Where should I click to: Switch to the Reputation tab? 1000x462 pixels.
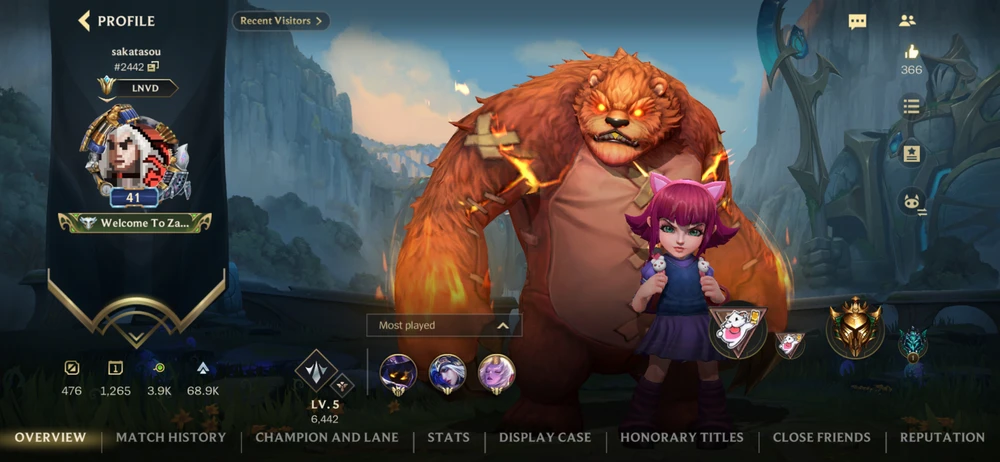point(942,437)
